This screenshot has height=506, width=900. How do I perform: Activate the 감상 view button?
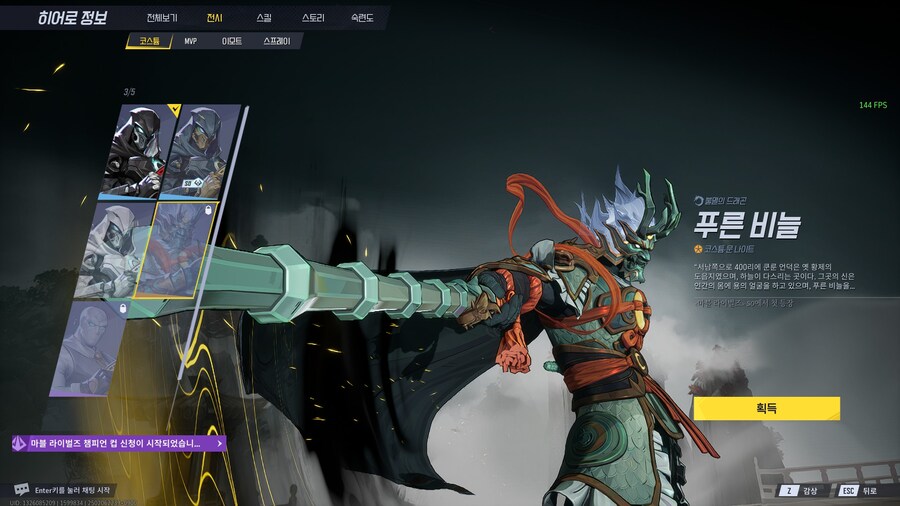coord(800,491)
